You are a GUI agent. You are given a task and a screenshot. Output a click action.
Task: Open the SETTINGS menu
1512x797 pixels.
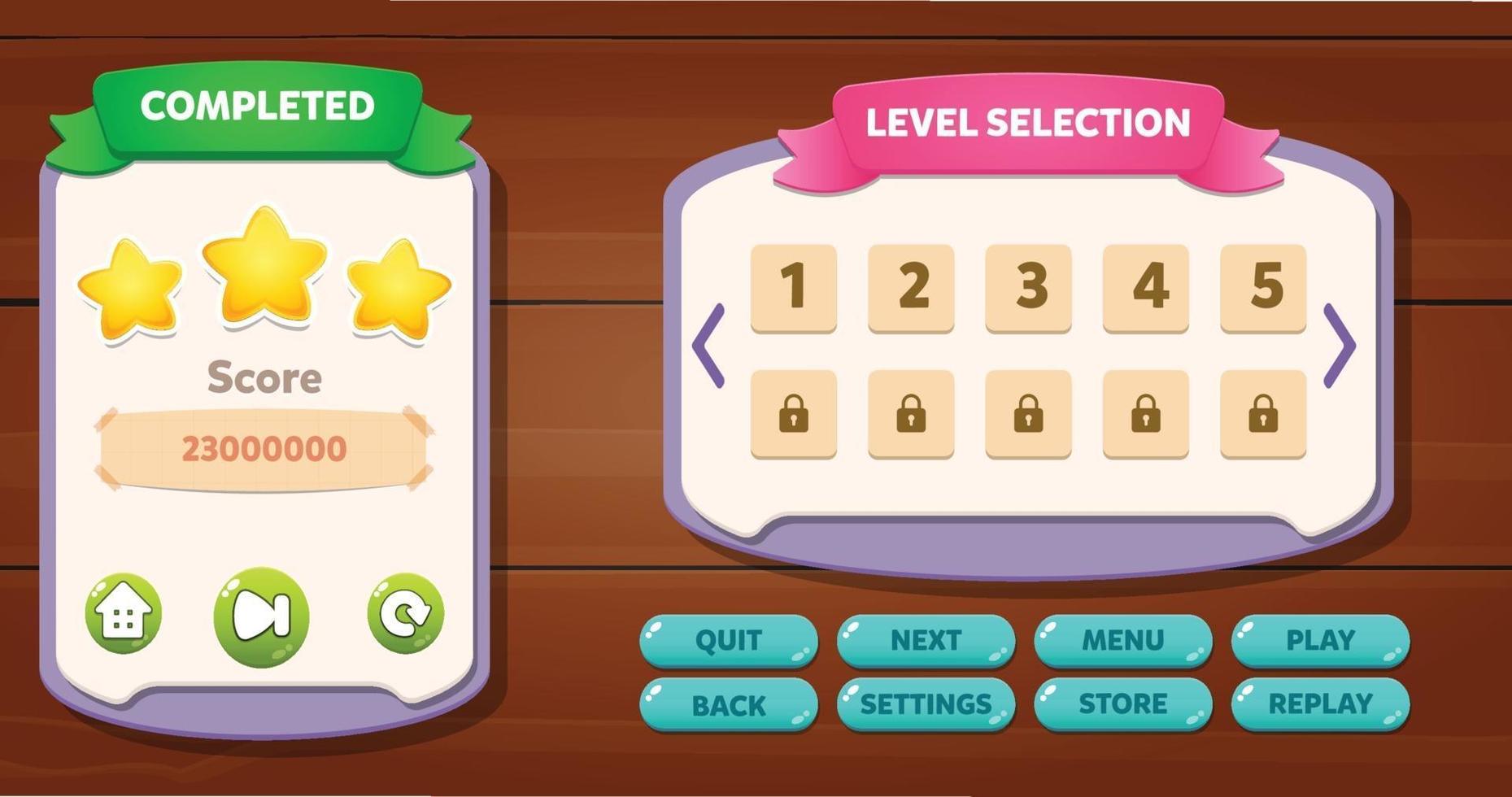pos(926,703)
